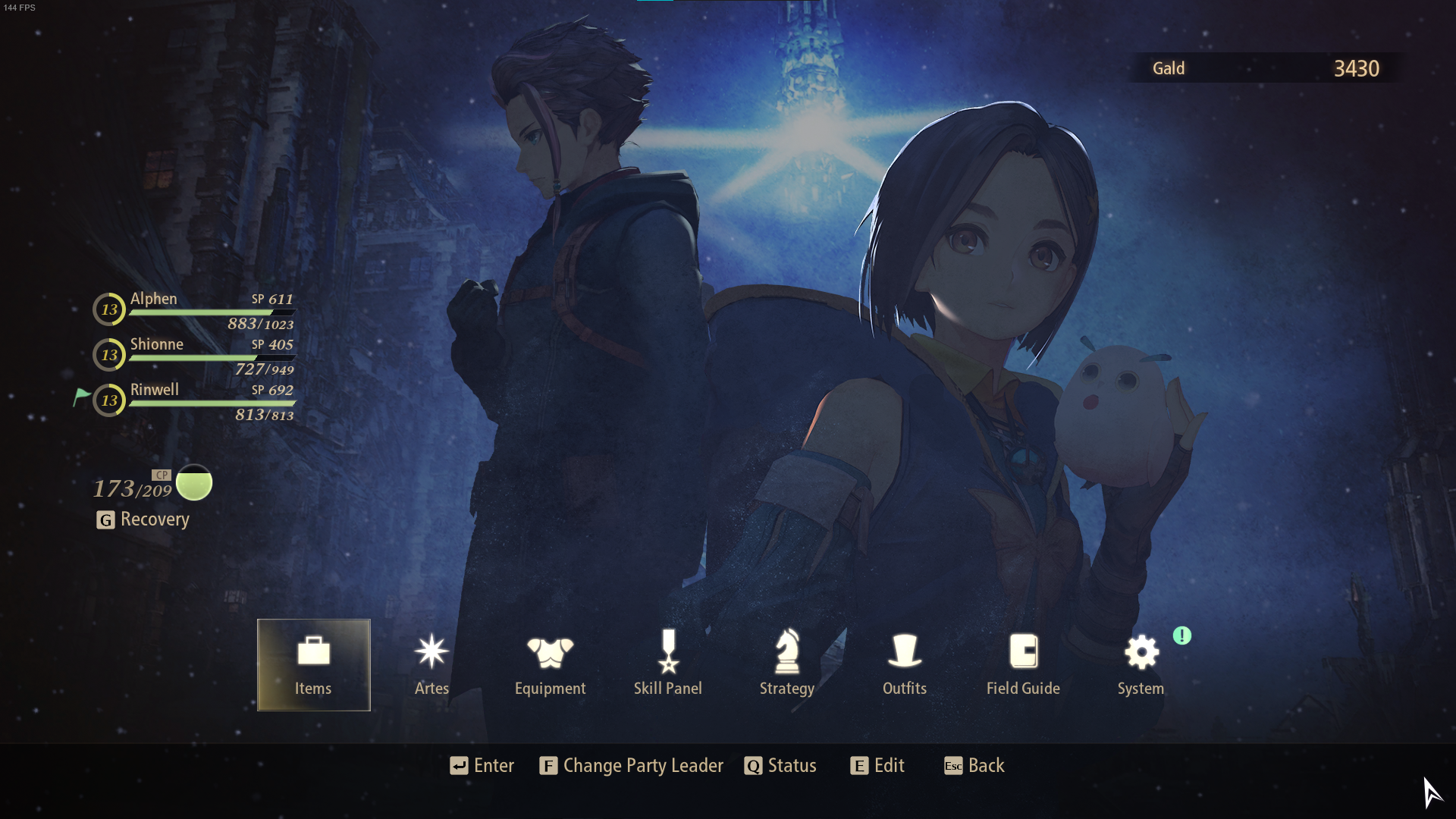Open the Equipment screen
1456x819 pixels.
click(550, 664)
